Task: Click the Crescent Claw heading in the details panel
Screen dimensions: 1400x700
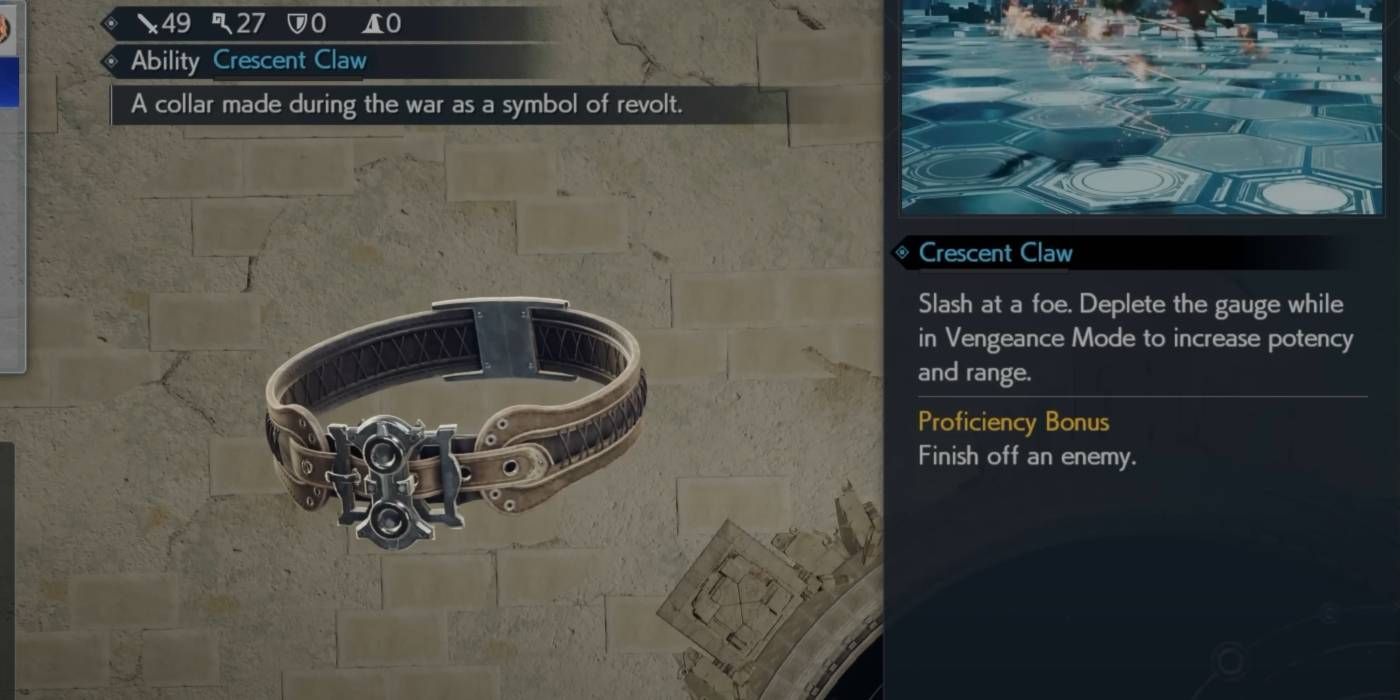Action: point(995,254)
